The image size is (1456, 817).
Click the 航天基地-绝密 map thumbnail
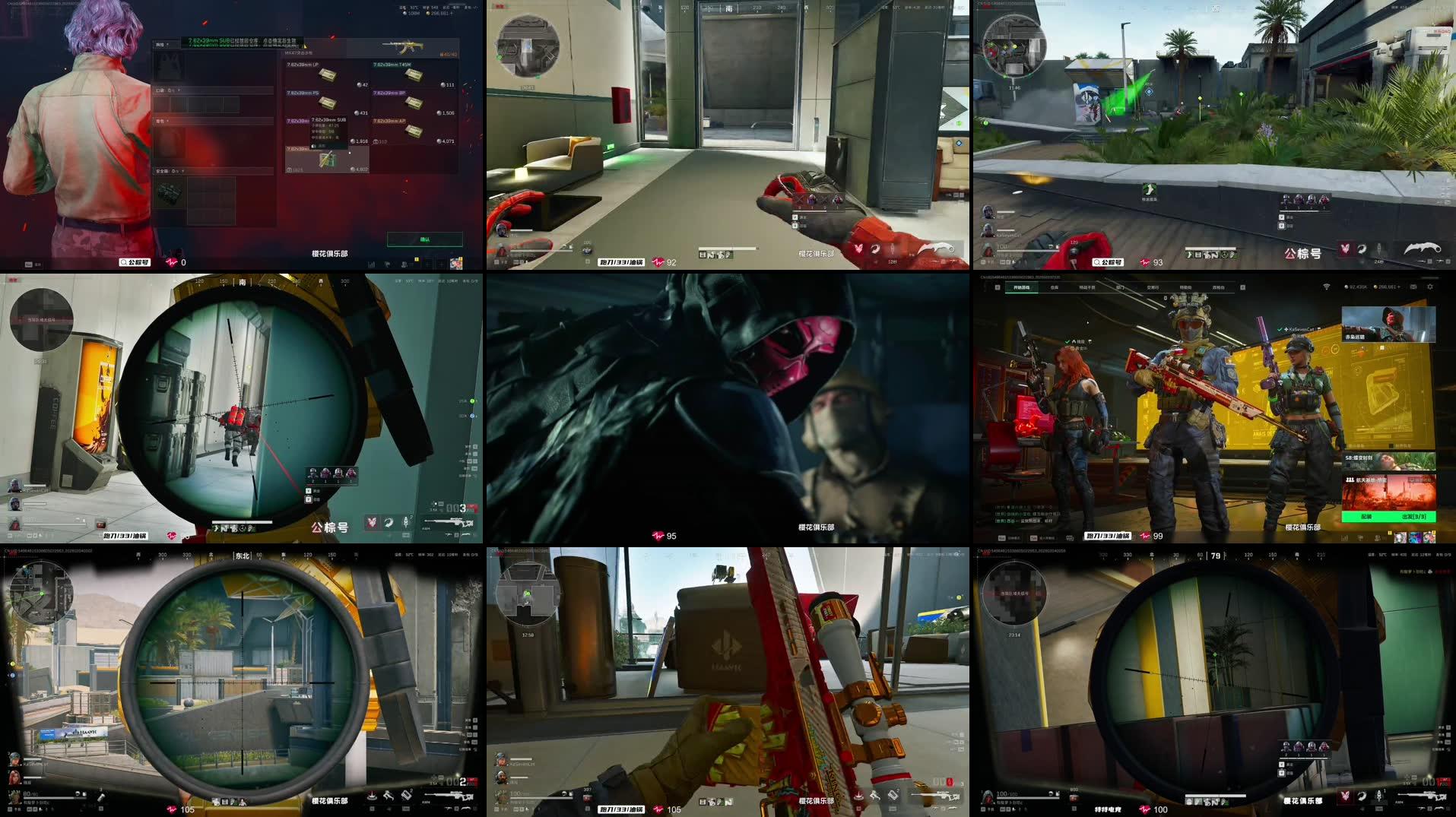pyautogui.click(x=1390, y=492)
